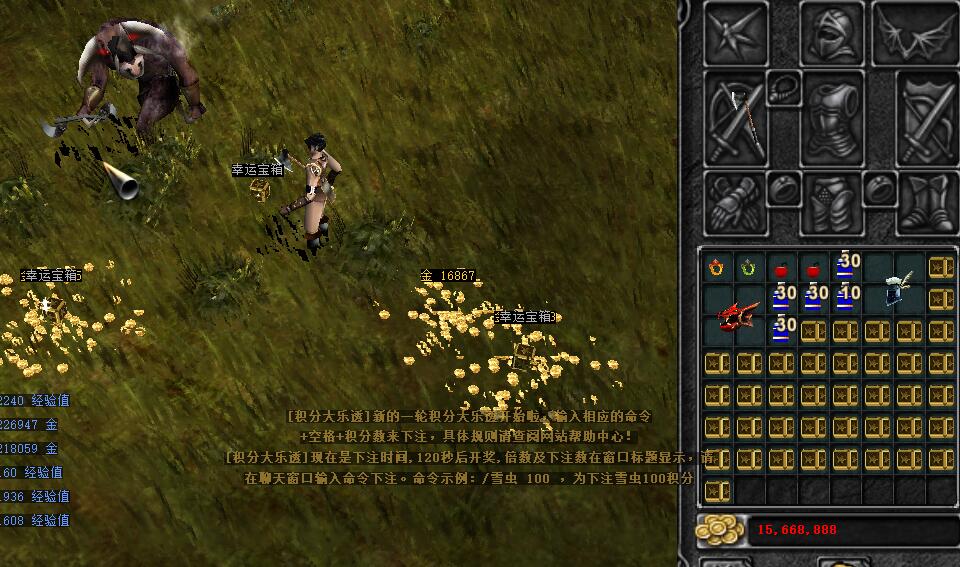
Task: Pick the orange ring in the inventory
Action: [x=716, y=268]
